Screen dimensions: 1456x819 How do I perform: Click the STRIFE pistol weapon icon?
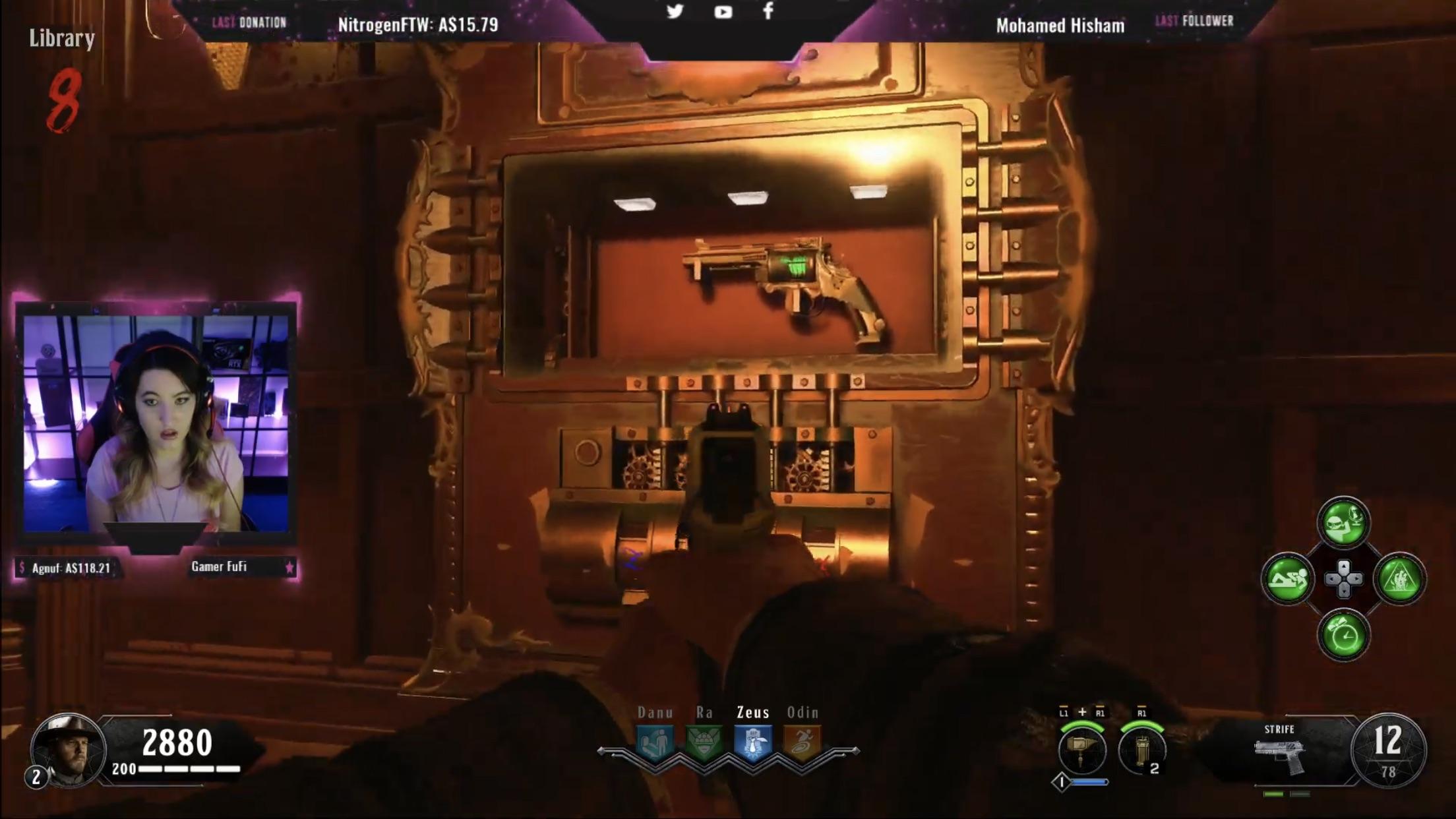pos(1280,757)
